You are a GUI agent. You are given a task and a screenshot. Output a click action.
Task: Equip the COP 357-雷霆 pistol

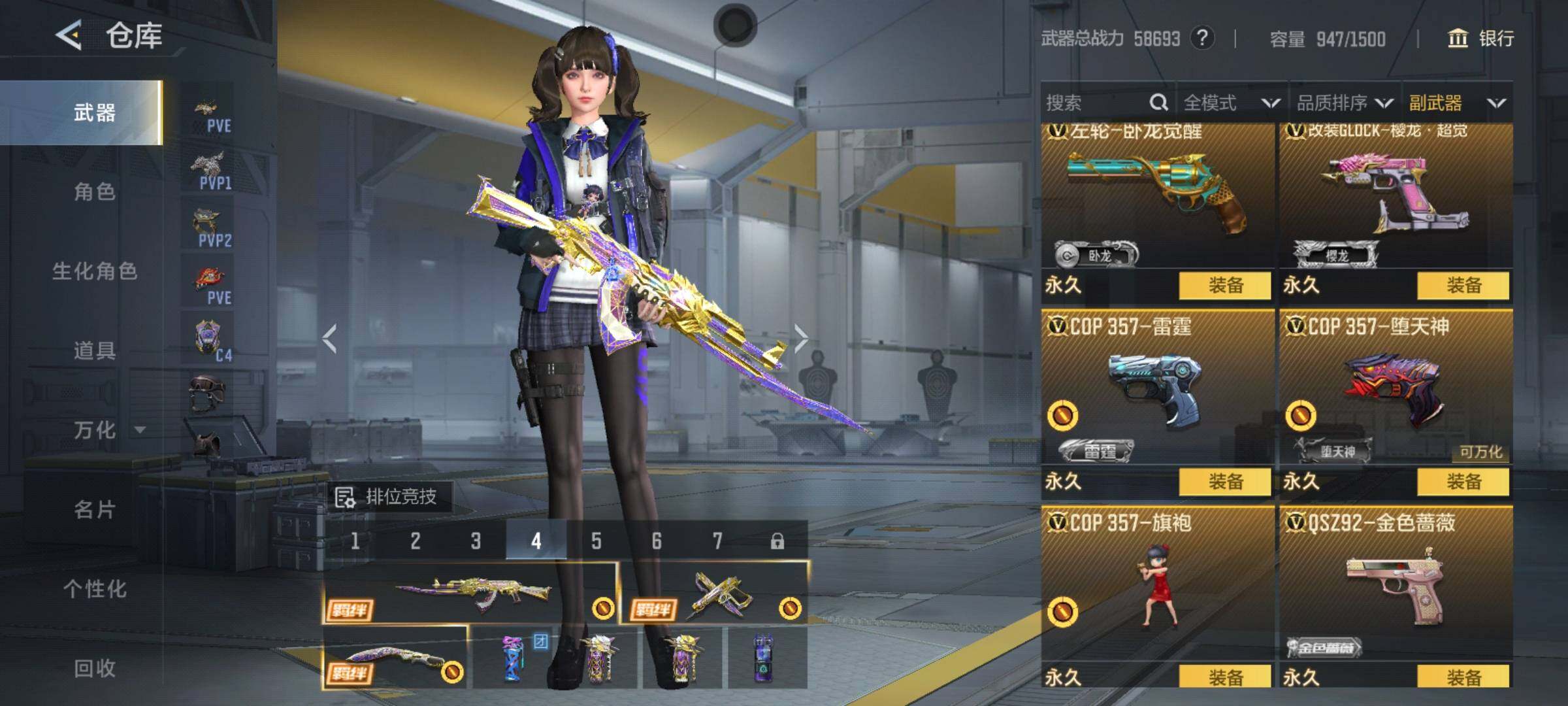point(1225,482)
